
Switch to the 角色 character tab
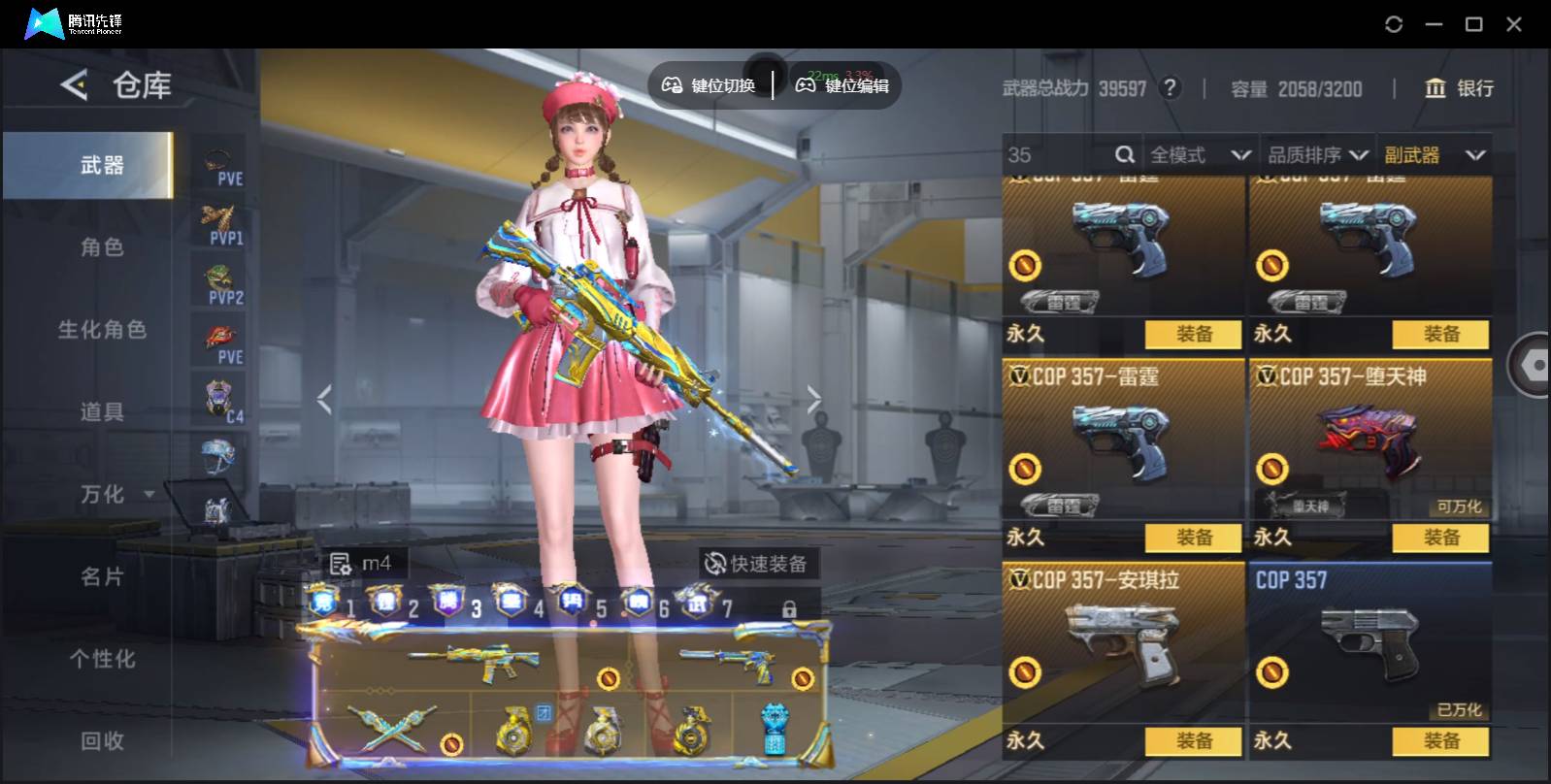(102, 247)
